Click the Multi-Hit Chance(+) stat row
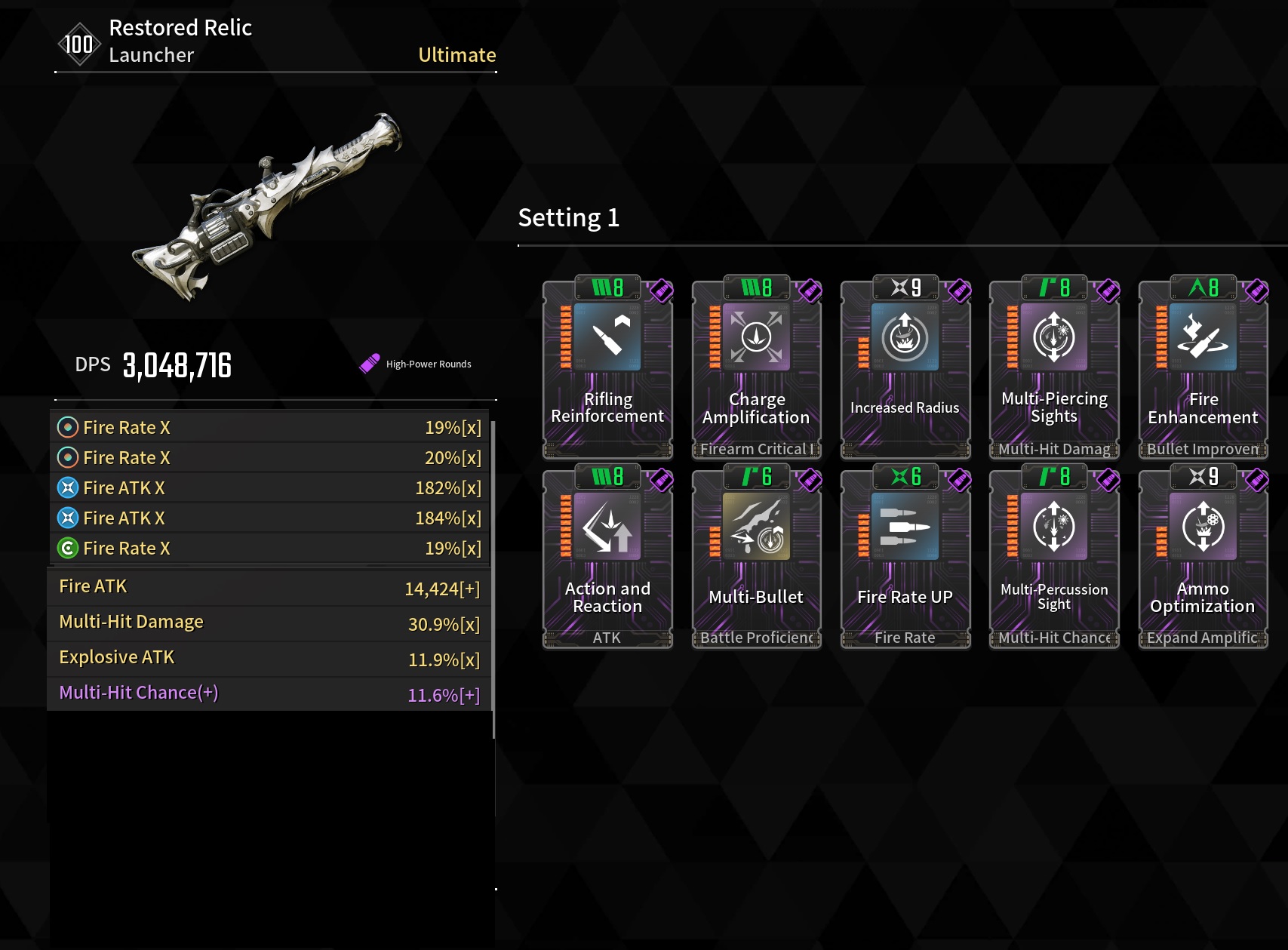Viewport: 1288px width, 950px height. 269,693
